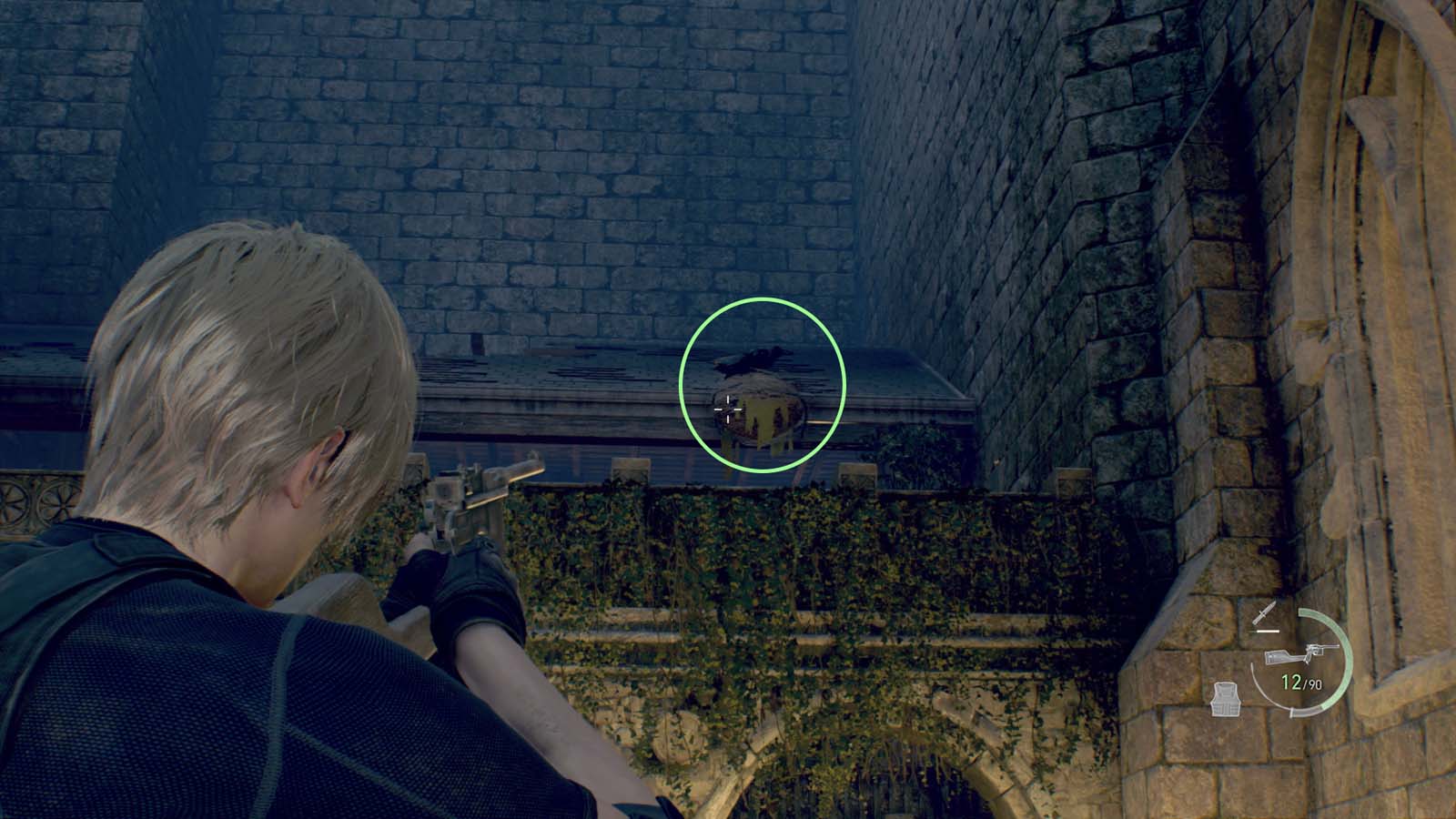Click the ammo counter reading 12/90

coord(1301,682)
